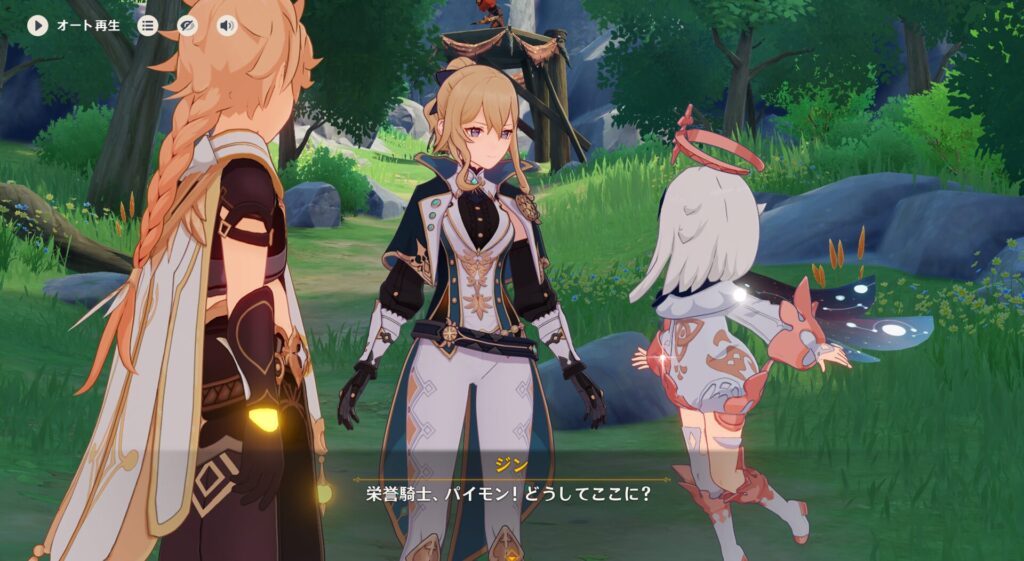This screenshot has width=1024, height=561.
Task: Toggle dialogue voice with the speaker icon
Action: click(227, 26)
